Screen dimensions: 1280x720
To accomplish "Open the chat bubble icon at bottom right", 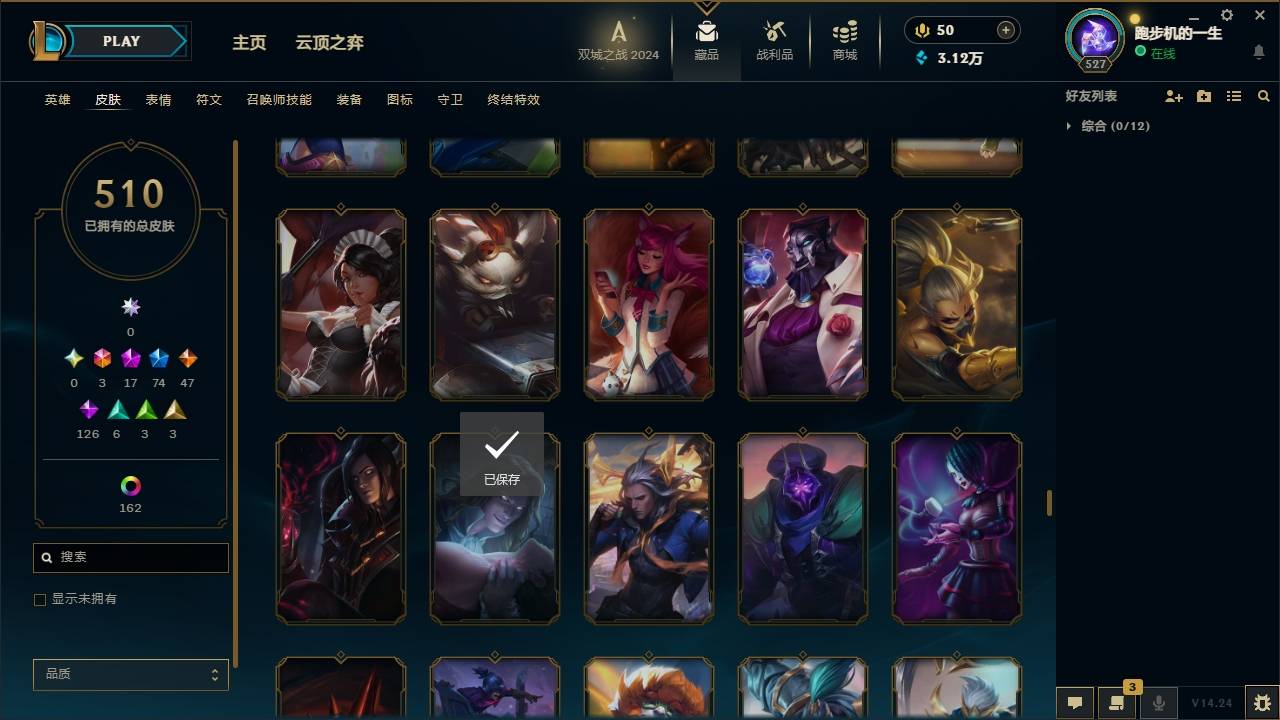I will tap(1074, 703).
